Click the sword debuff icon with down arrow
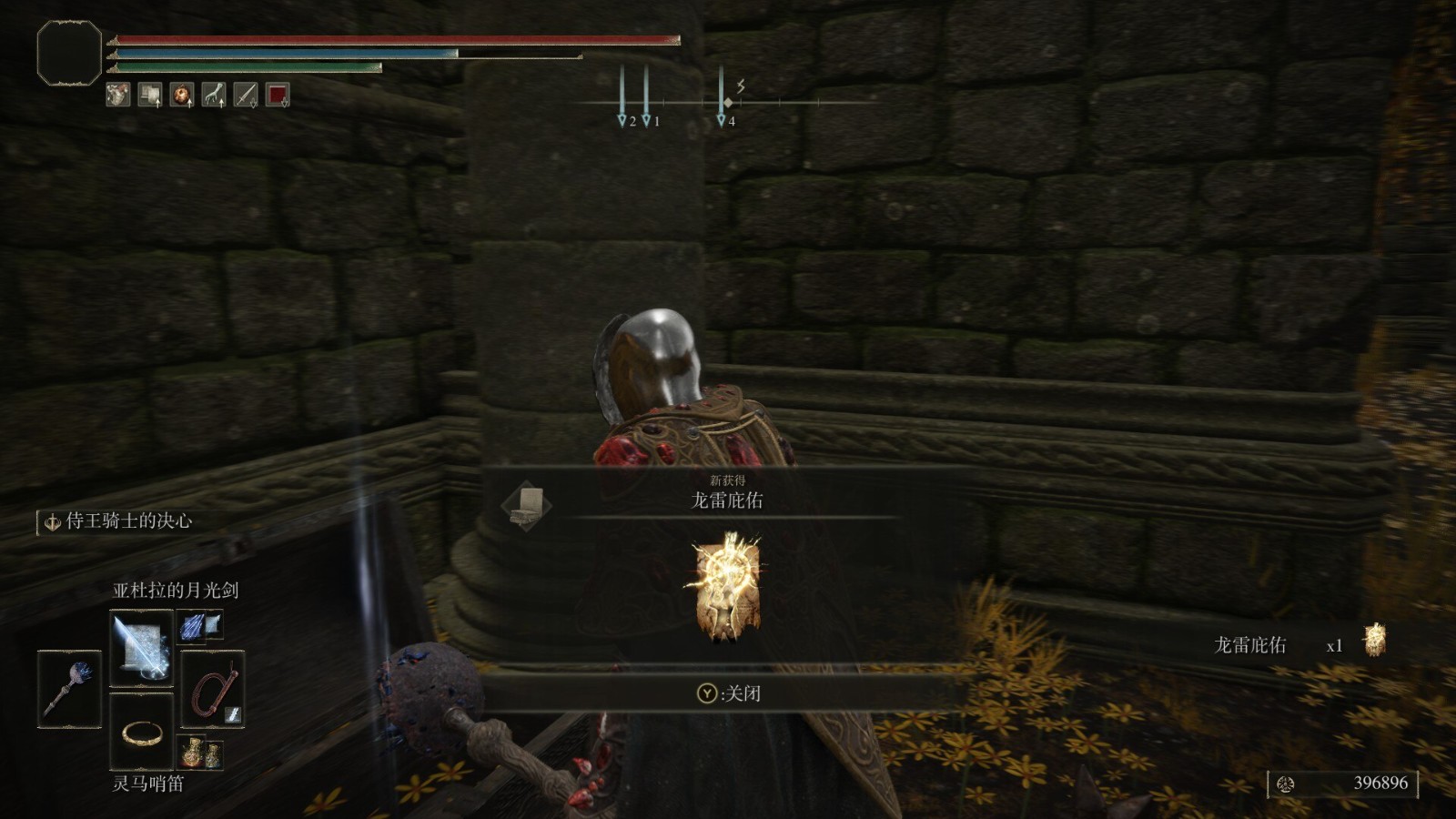 246,94
